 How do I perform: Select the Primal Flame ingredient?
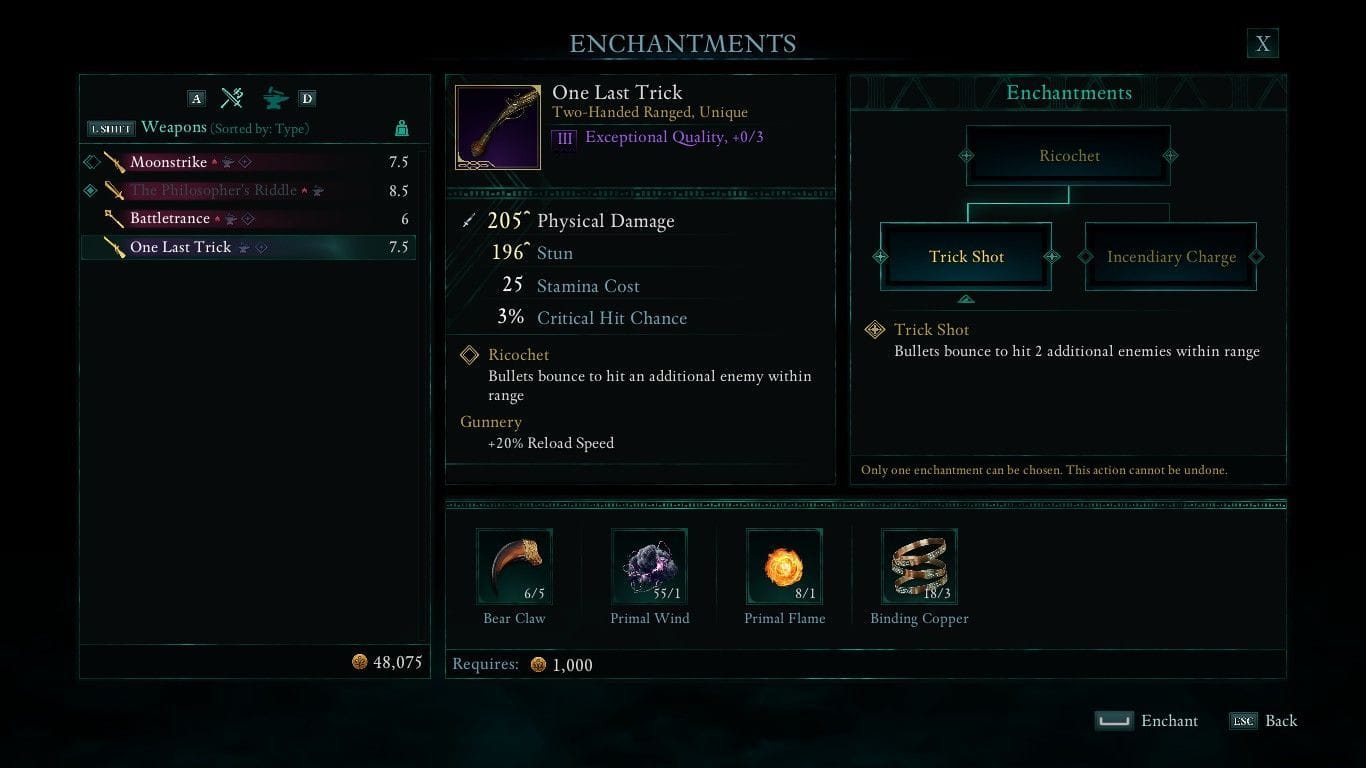(x=784, y=566)
